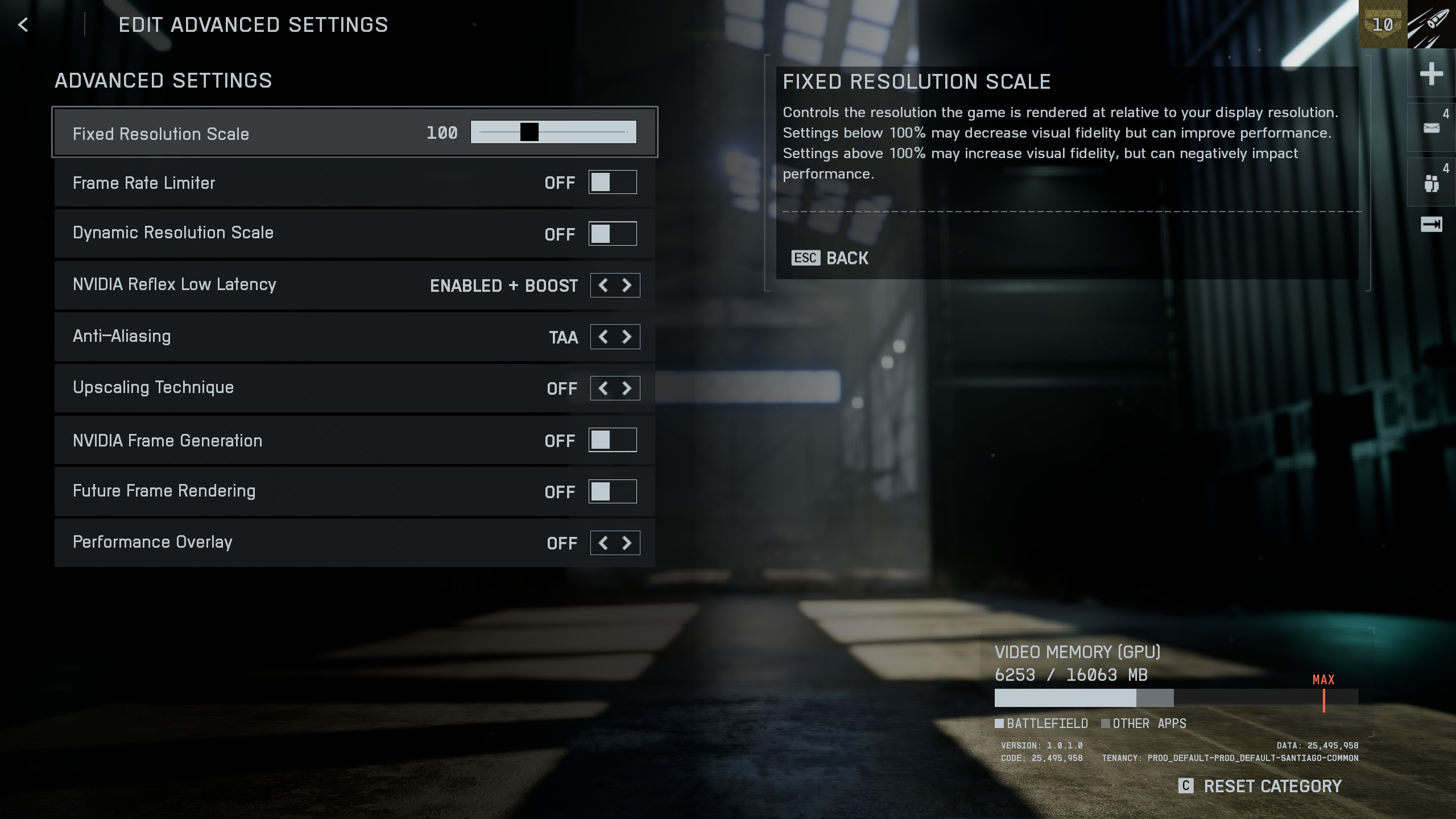Cycle Upscaling Technique forward
Screen dimensions: 1456x819
click(x=627, y=388)
